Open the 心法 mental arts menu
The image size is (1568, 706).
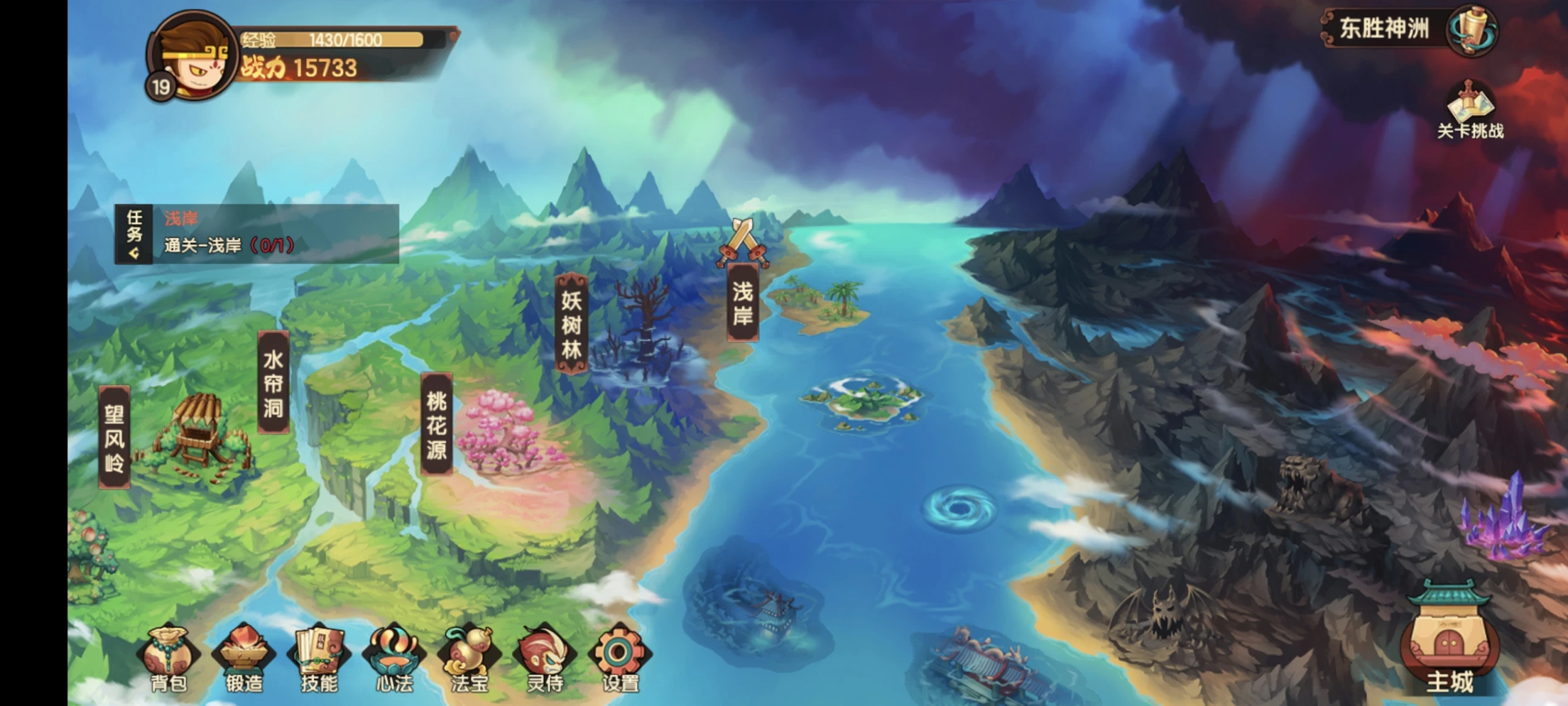(394, 659)
